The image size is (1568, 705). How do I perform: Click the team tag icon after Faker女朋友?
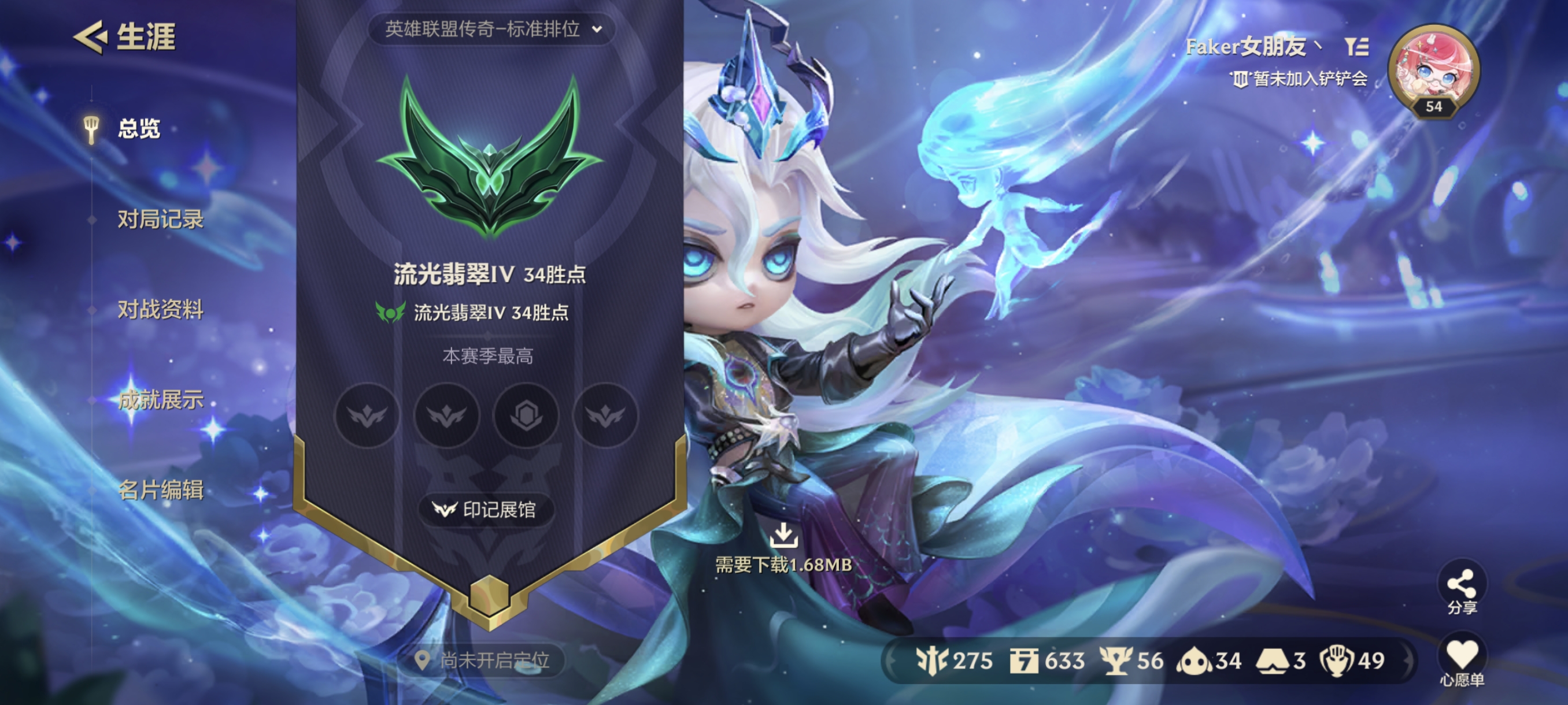pyautogui.click(x=1358, y=47)
